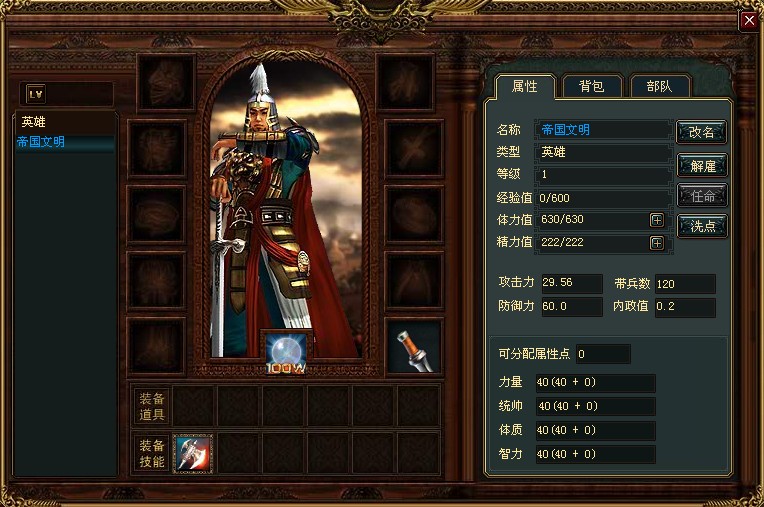Open the 背包 tab
The image size is (764, 507).
(x=592, y=87)
